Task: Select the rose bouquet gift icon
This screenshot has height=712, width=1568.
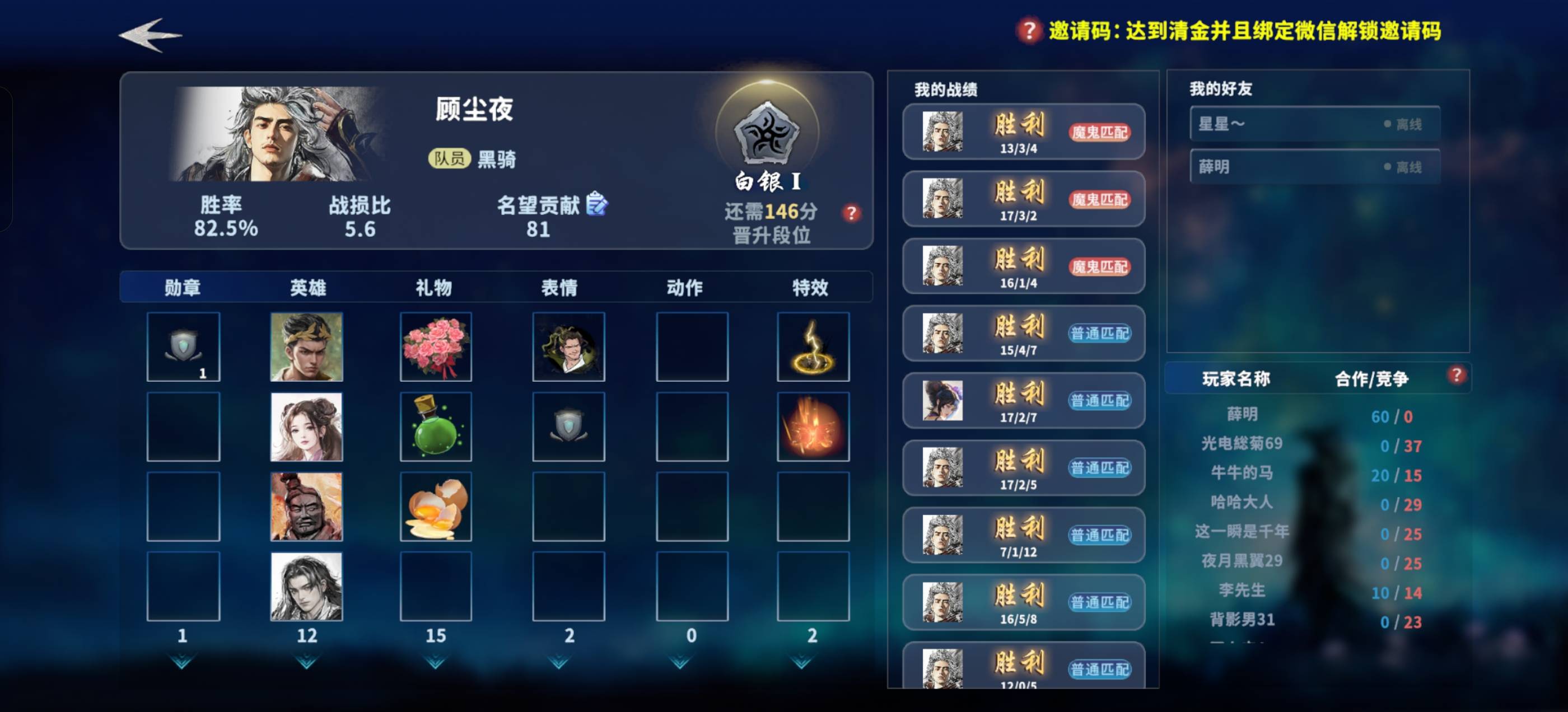Action: (436, 347)
